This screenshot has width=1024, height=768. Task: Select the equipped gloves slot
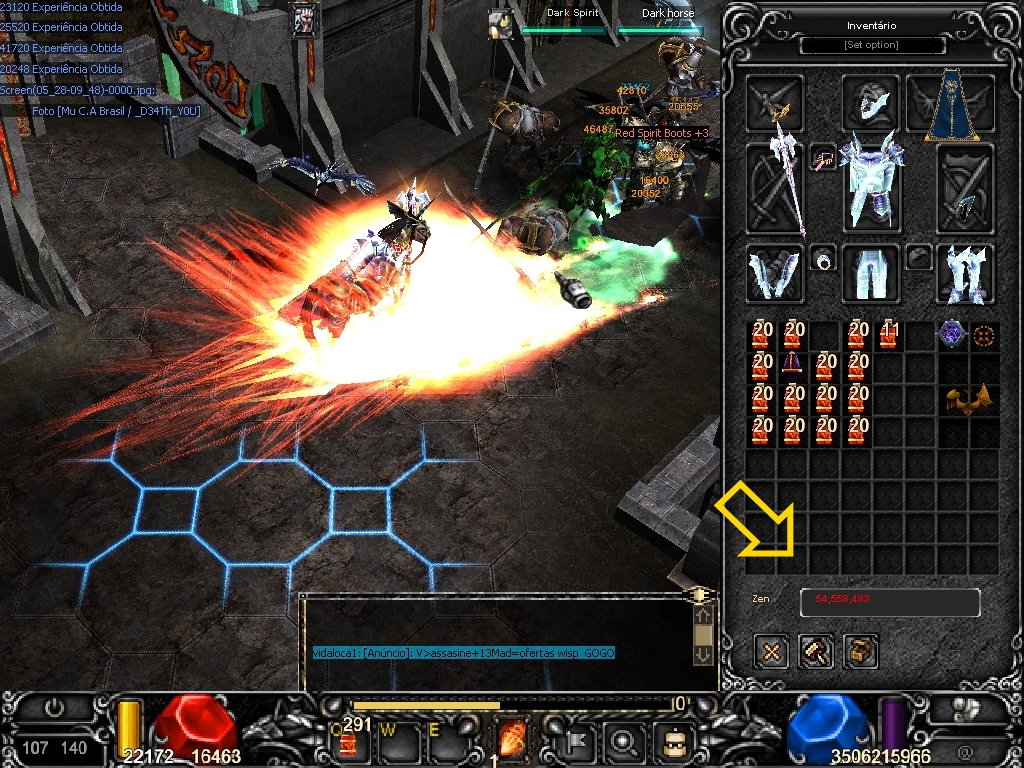(775, 274)
